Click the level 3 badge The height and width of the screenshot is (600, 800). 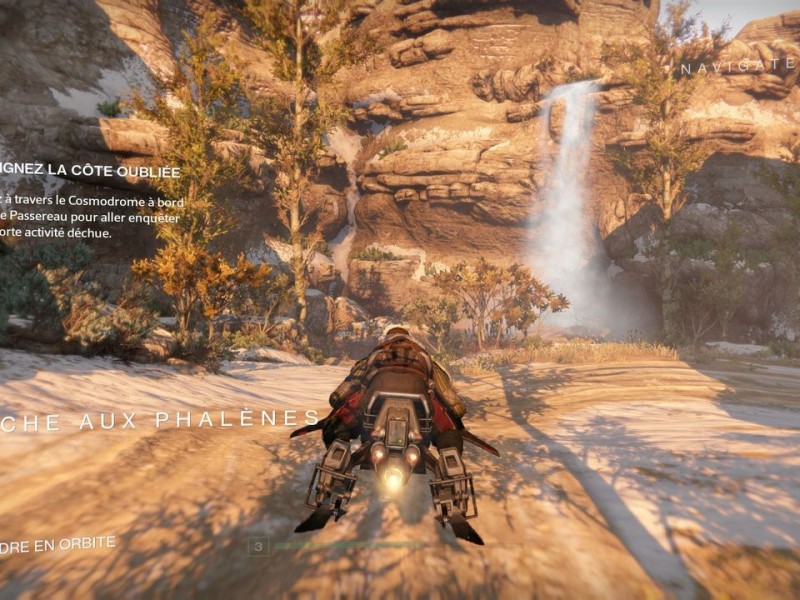tap(260, 546)
